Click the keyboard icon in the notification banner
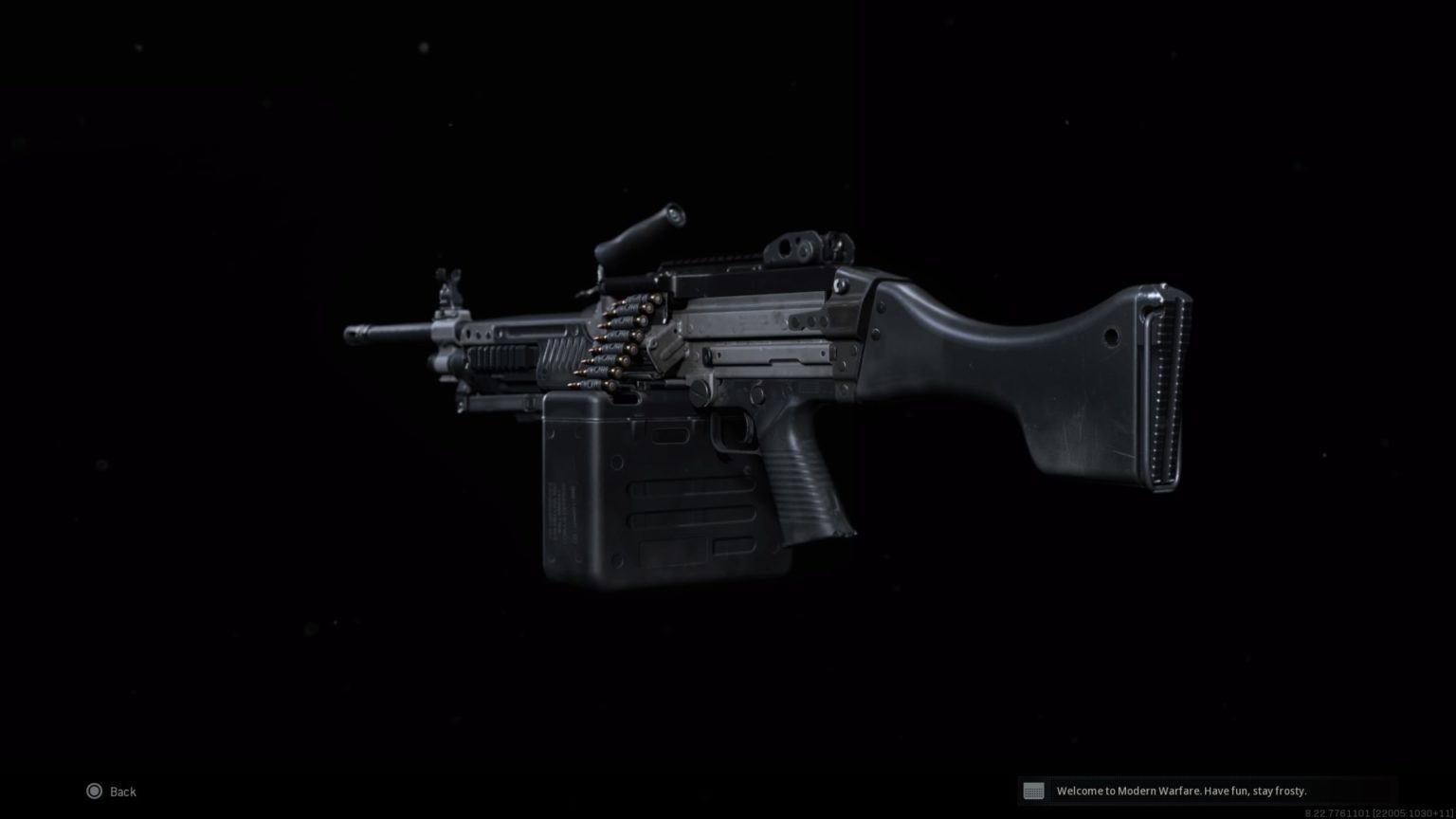 pos(1035,791)
